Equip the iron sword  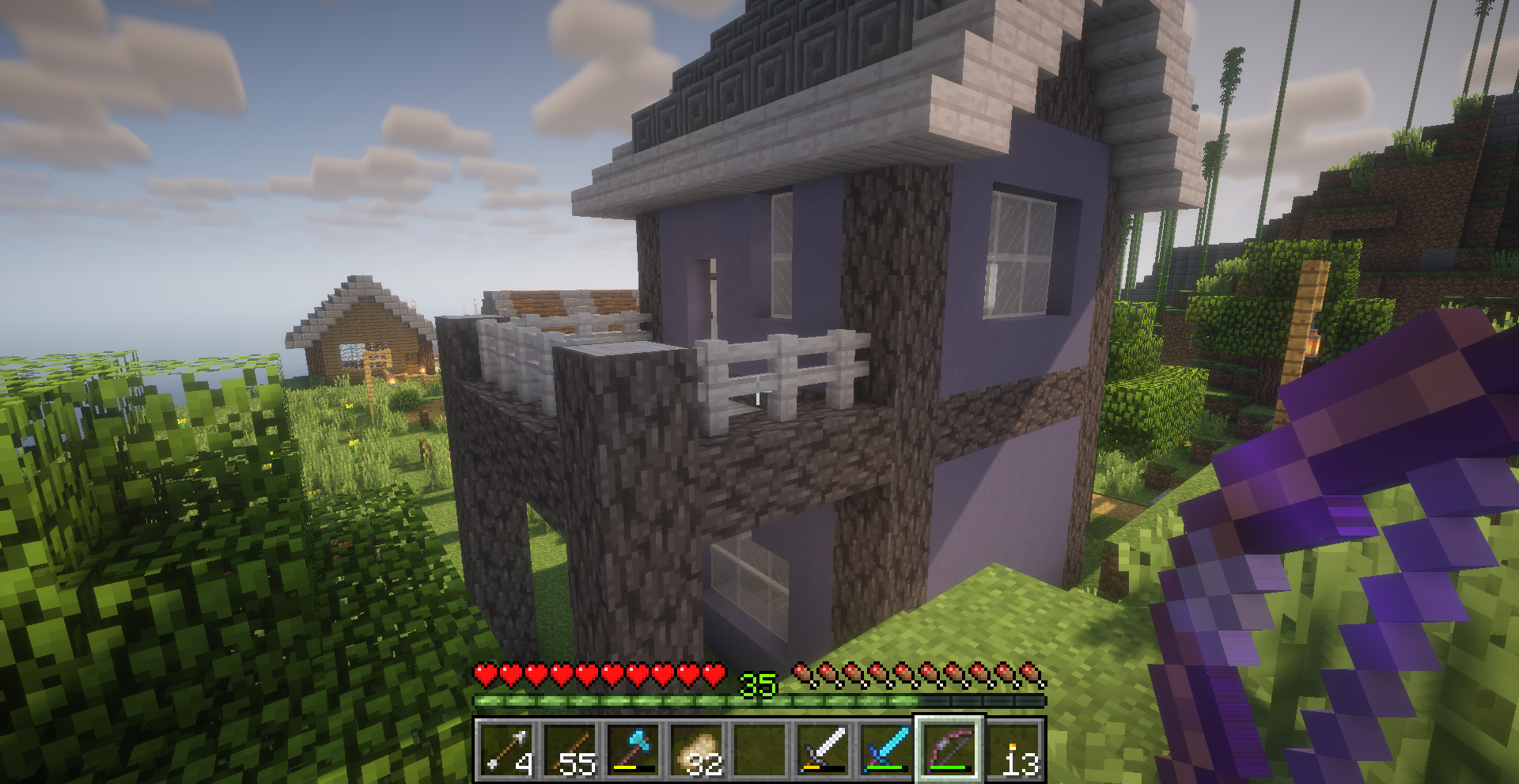tap(824, 749)
